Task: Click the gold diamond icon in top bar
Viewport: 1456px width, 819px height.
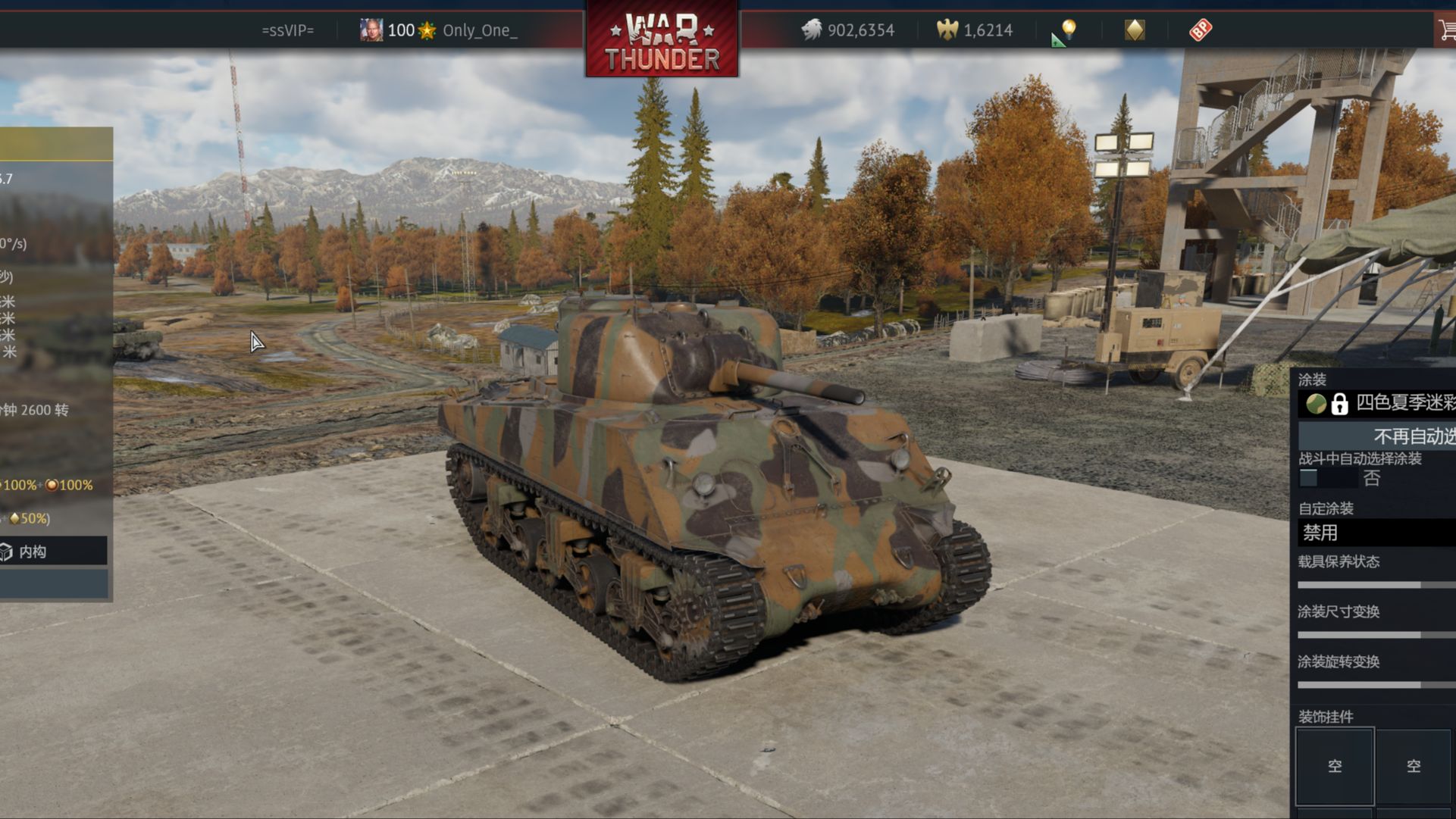Action: click(1135, 30)
